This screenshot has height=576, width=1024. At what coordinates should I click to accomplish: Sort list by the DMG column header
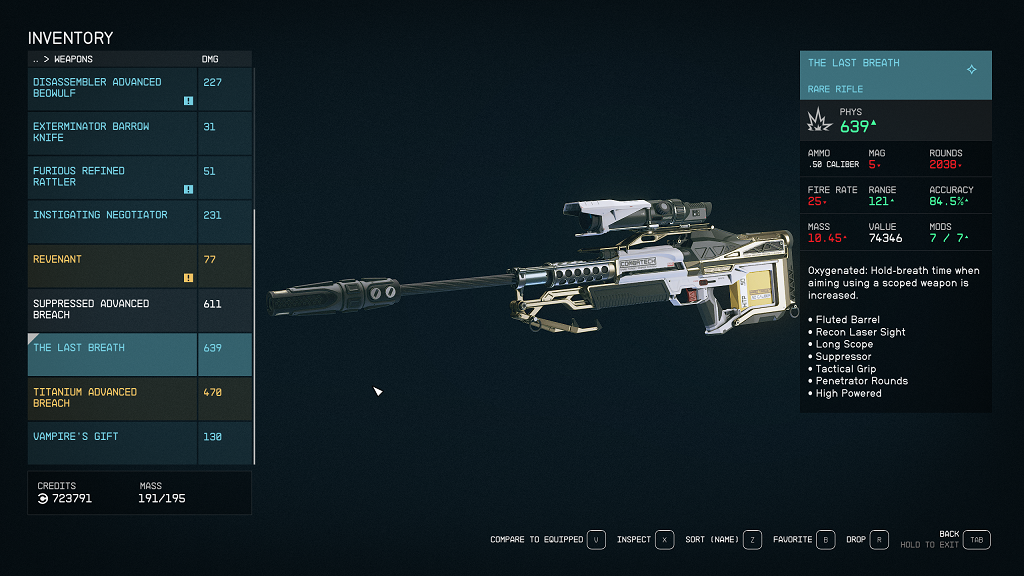[210, 59]
